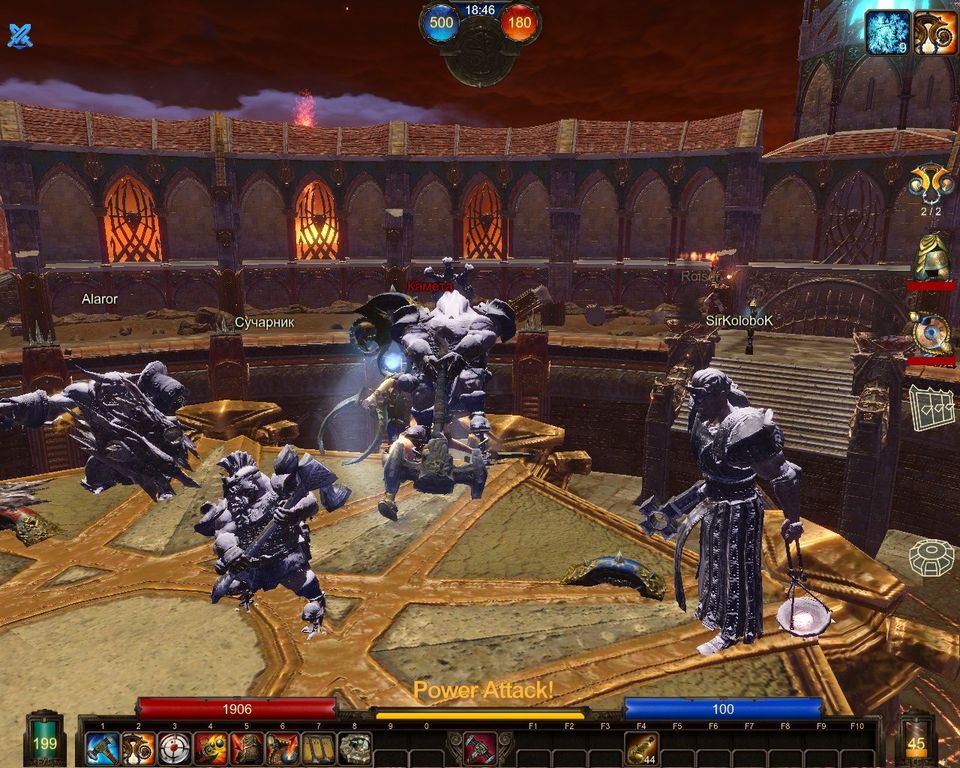This screenshot has height=768, width=960.
Task: Select the round shield teammate portrait
Action: pos(931,333)
